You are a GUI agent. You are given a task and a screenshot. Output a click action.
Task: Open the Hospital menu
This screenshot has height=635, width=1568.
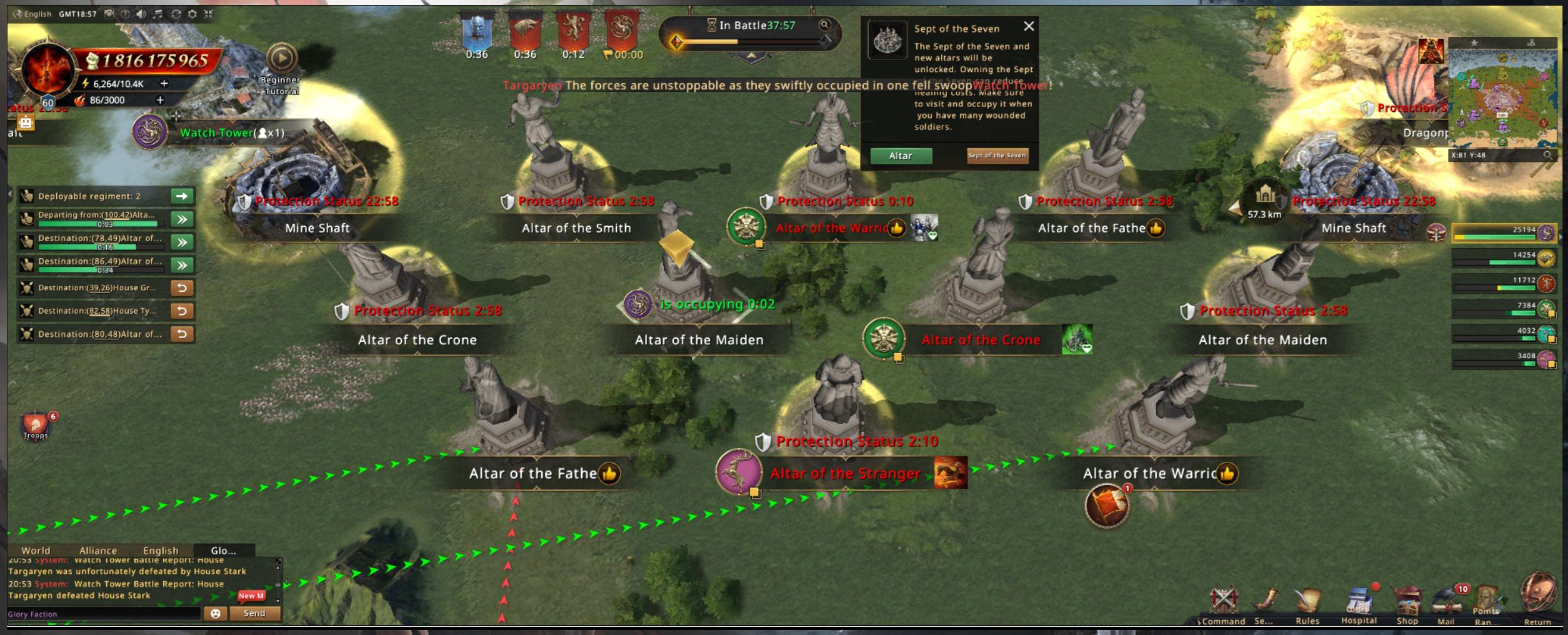coord(1359,605)
